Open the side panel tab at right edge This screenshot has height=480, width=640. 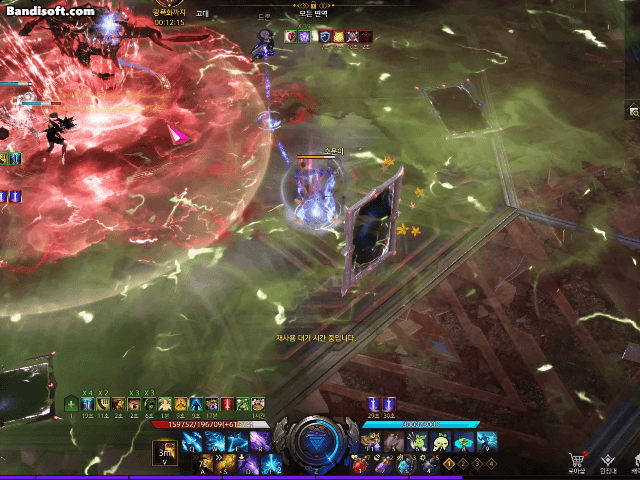633,111
